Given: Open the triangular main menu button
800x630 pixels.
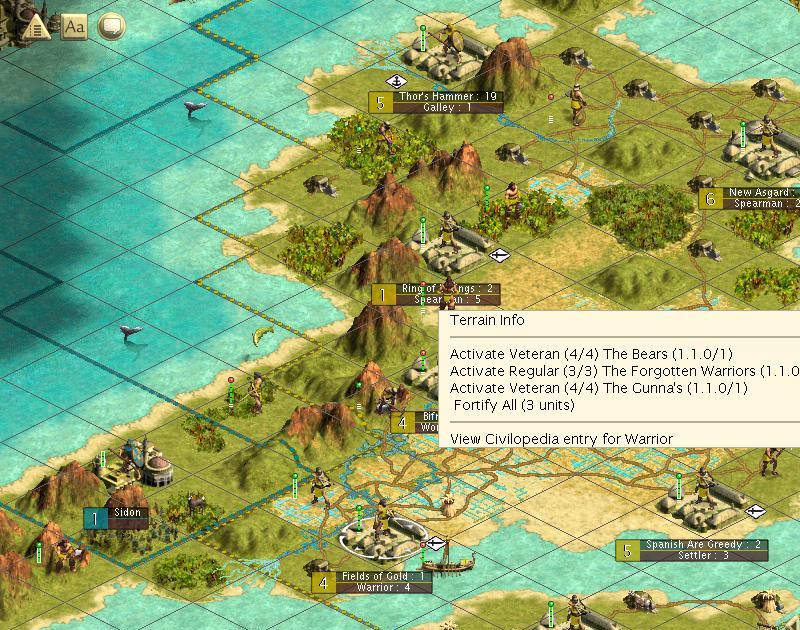Looking at the screenshot, I should pos(33,27).
